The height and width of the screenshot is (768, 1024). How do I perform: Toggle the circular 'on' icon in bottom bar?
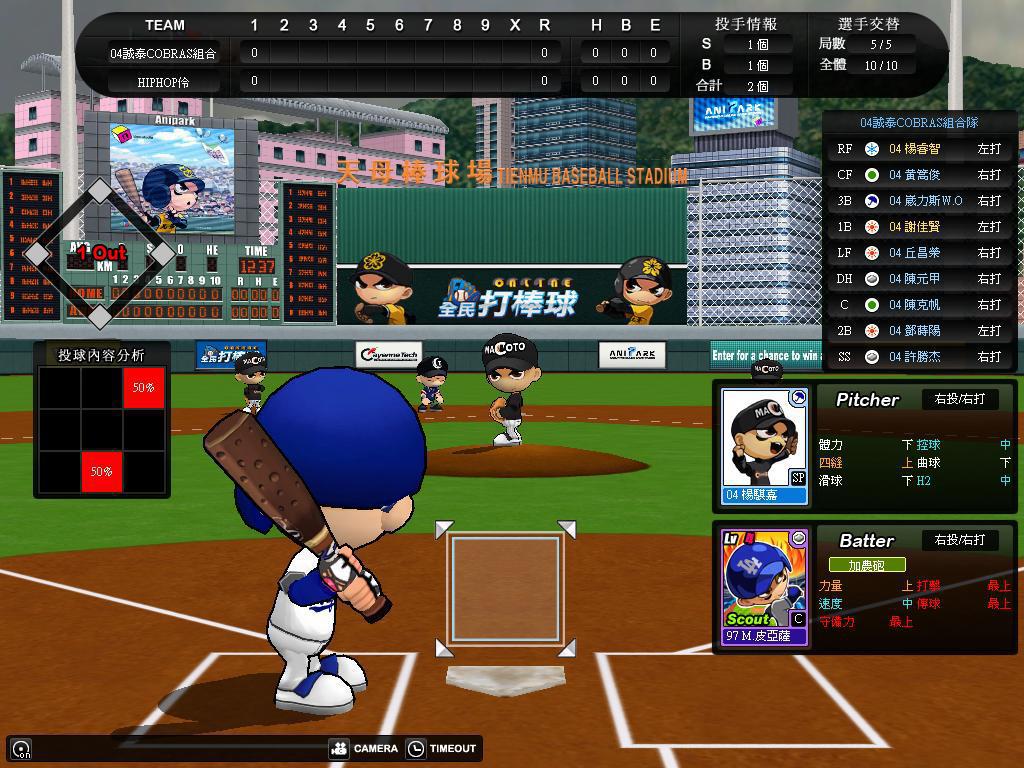tap(21, 748)
